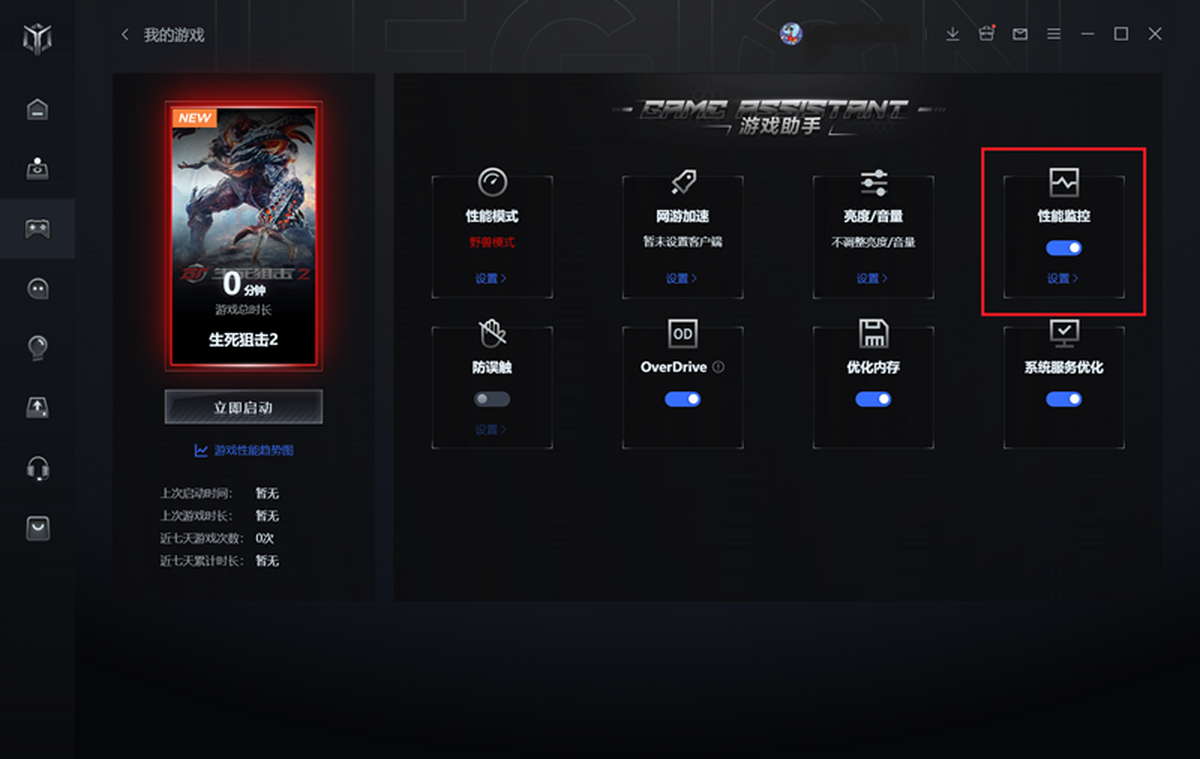The height and width of the screenshot is (759, 1200).
Task: Open 性能监控 settings link
Action: click(1062, 279)
